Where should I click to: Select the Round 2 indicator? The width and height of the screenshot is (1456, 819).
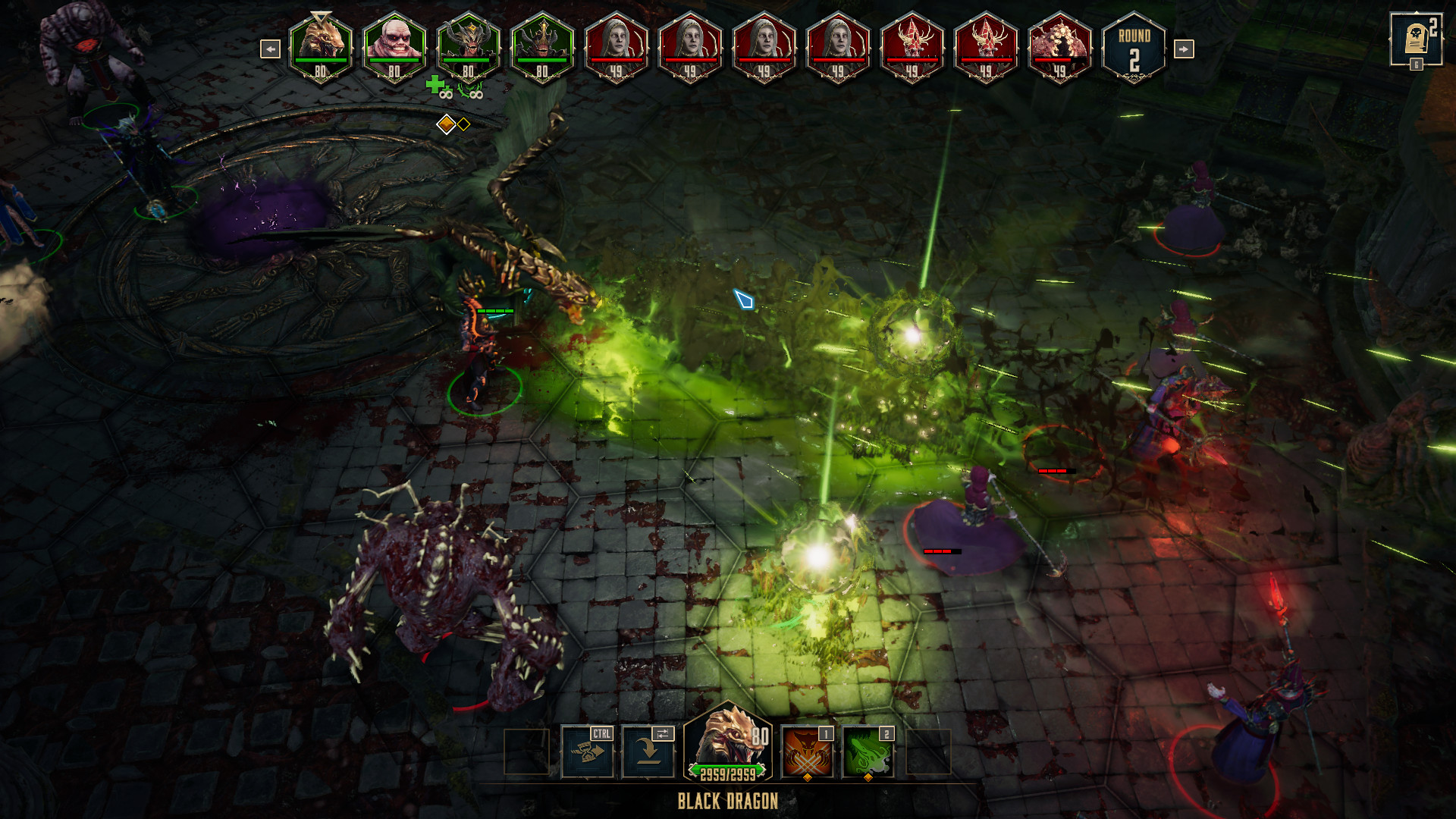click(x=1134, y=47)
